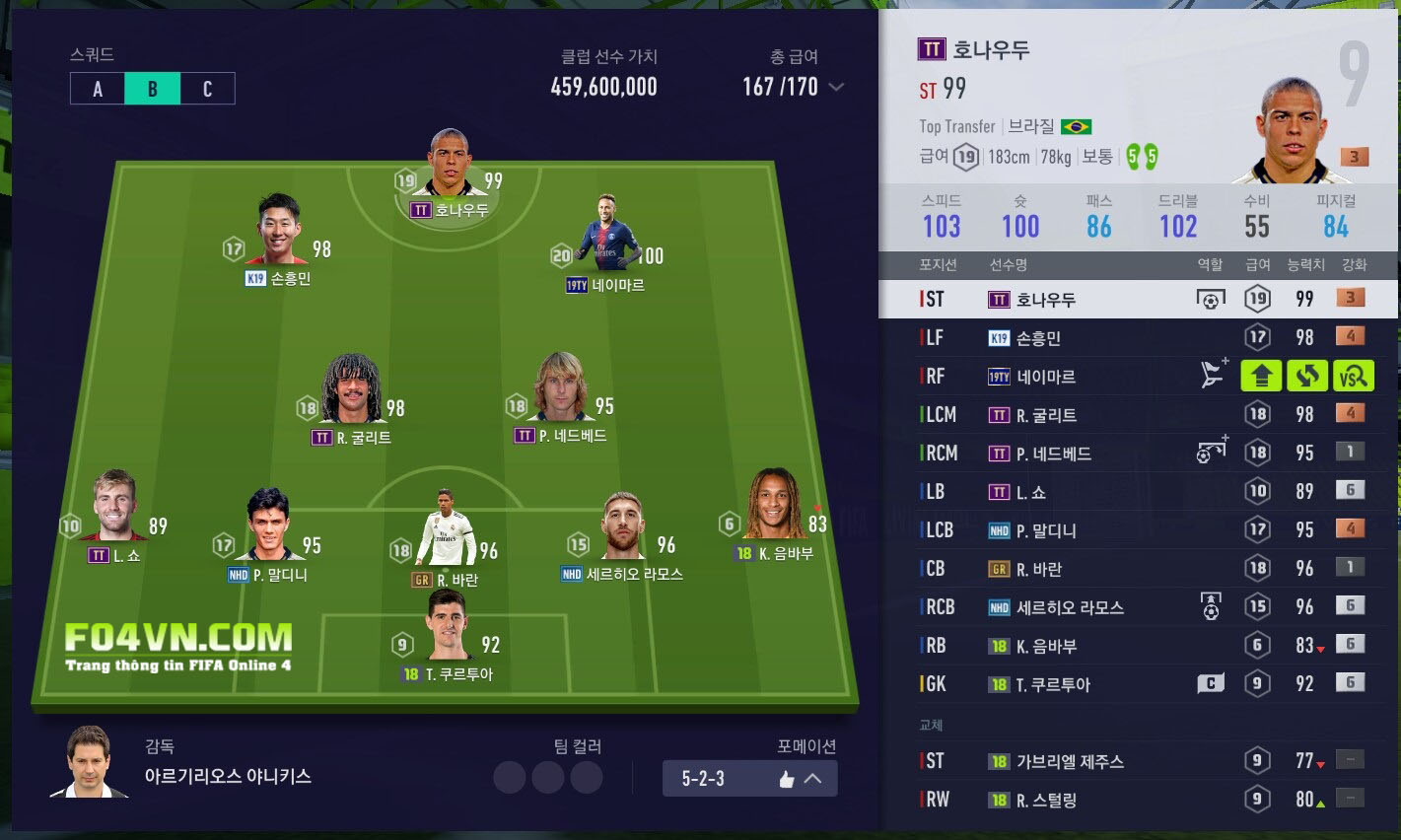The height and width of the screenshot is (840, 1401).
Task: Click the manager portrait
Action: 89,761
